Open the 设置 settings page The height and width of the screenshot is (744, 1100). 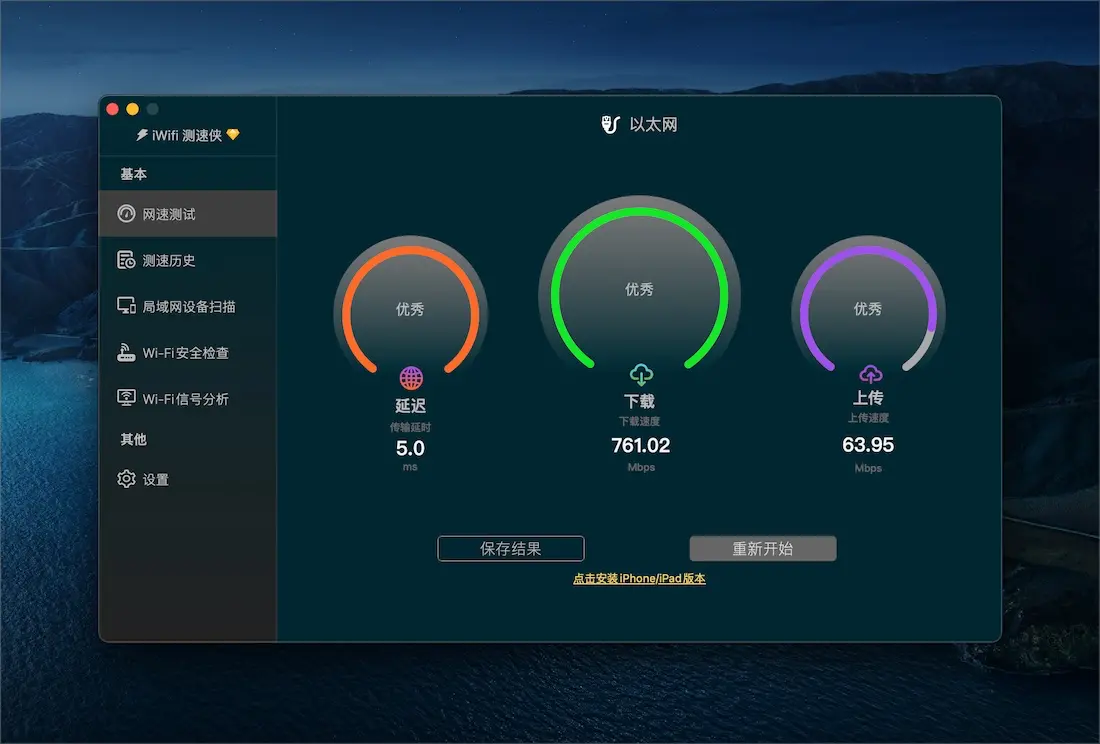(155, 480)
